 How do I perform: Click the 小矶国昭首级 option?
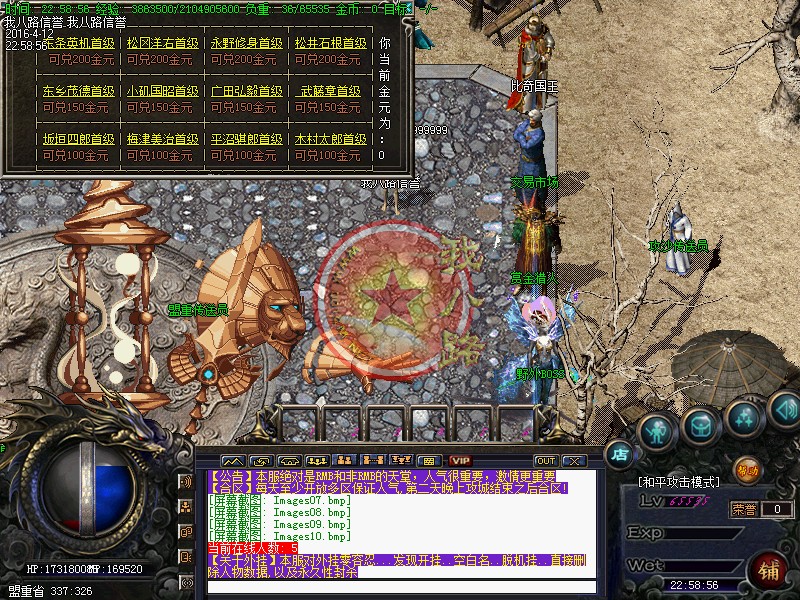pyautogui.click(x=162, y=91)
